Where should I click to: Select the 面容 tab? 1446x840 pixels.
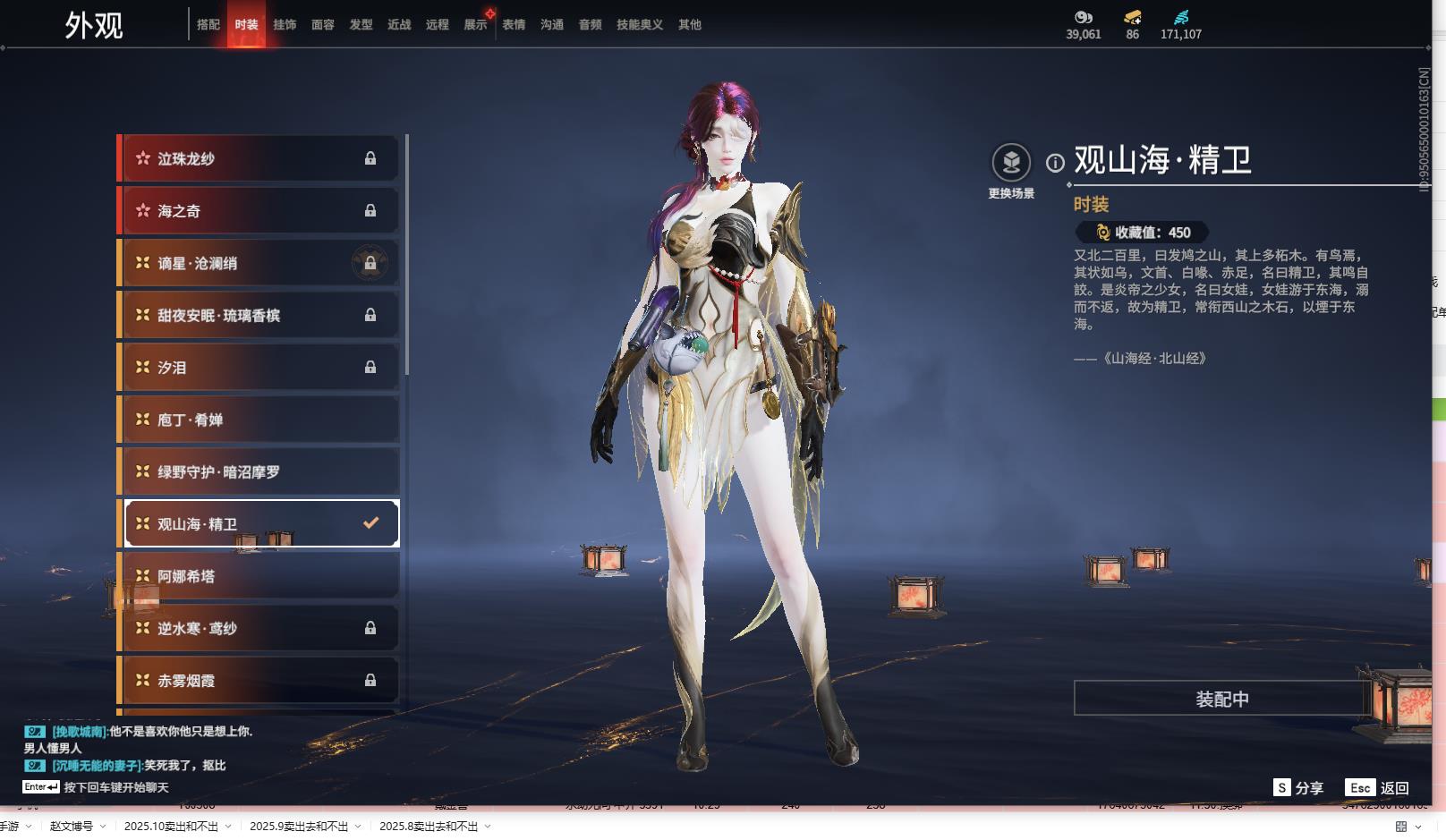coord(323,25)
